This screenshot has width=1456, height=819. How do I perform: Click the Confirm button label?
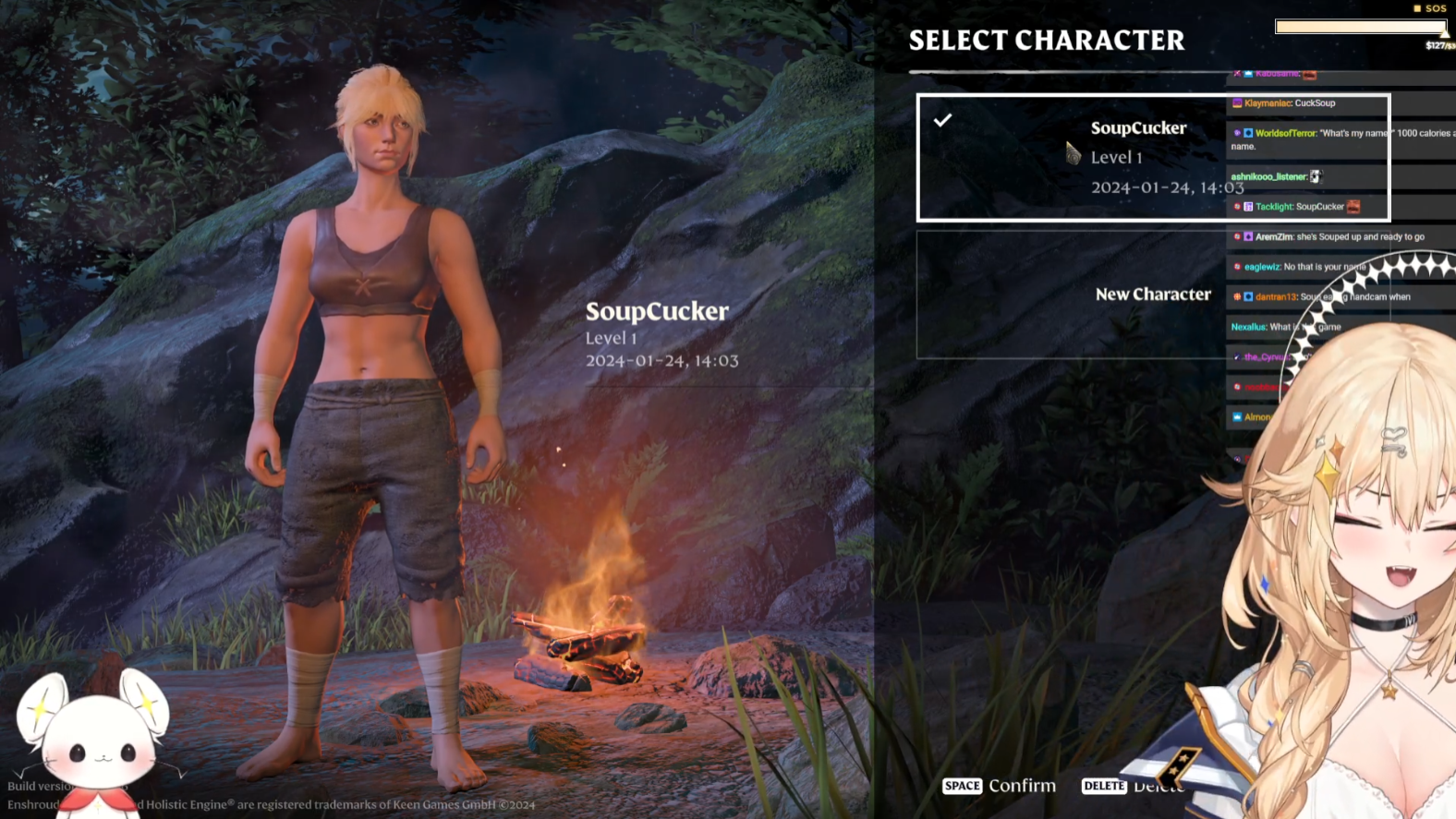(x=1021, y=786)
